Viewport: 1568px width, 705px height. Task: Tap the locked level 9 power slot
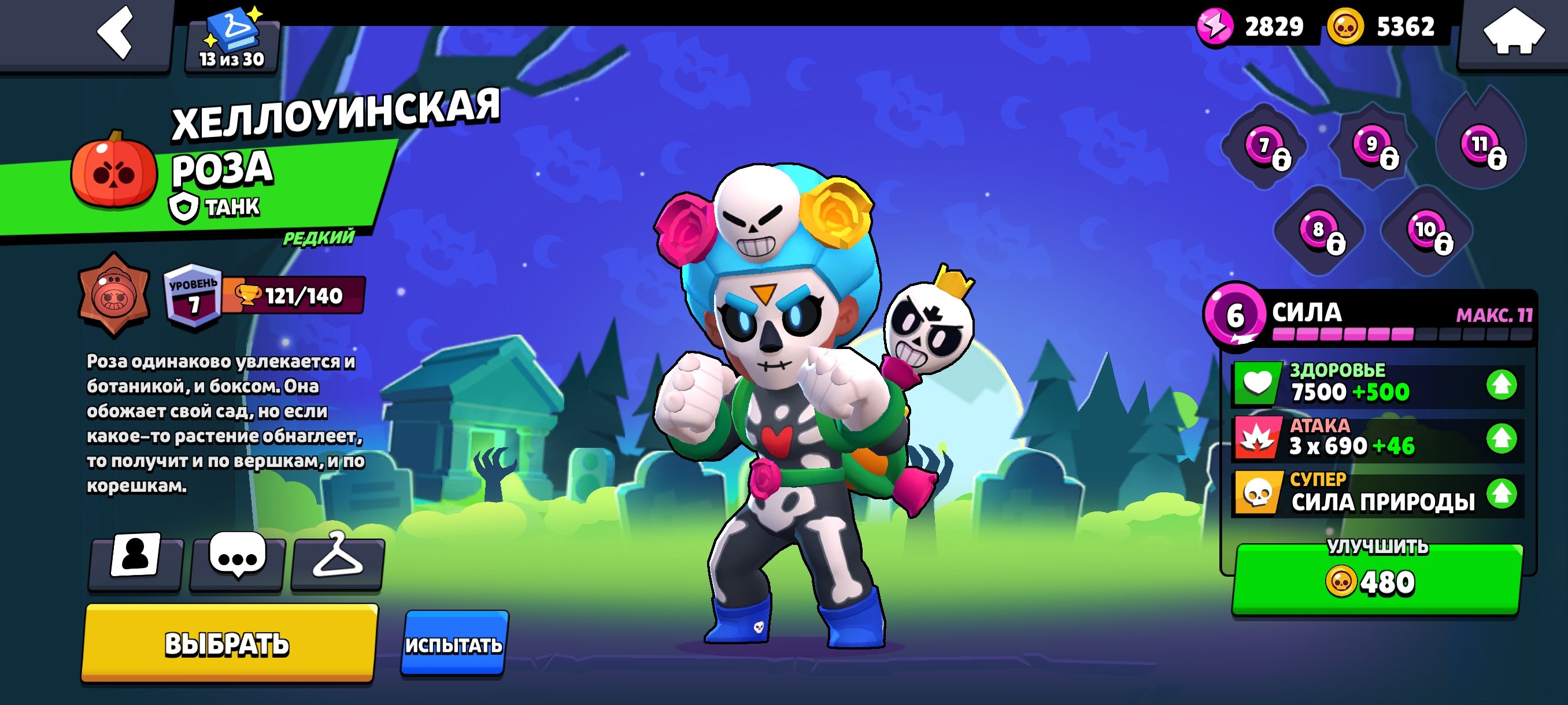point(1373,145)
